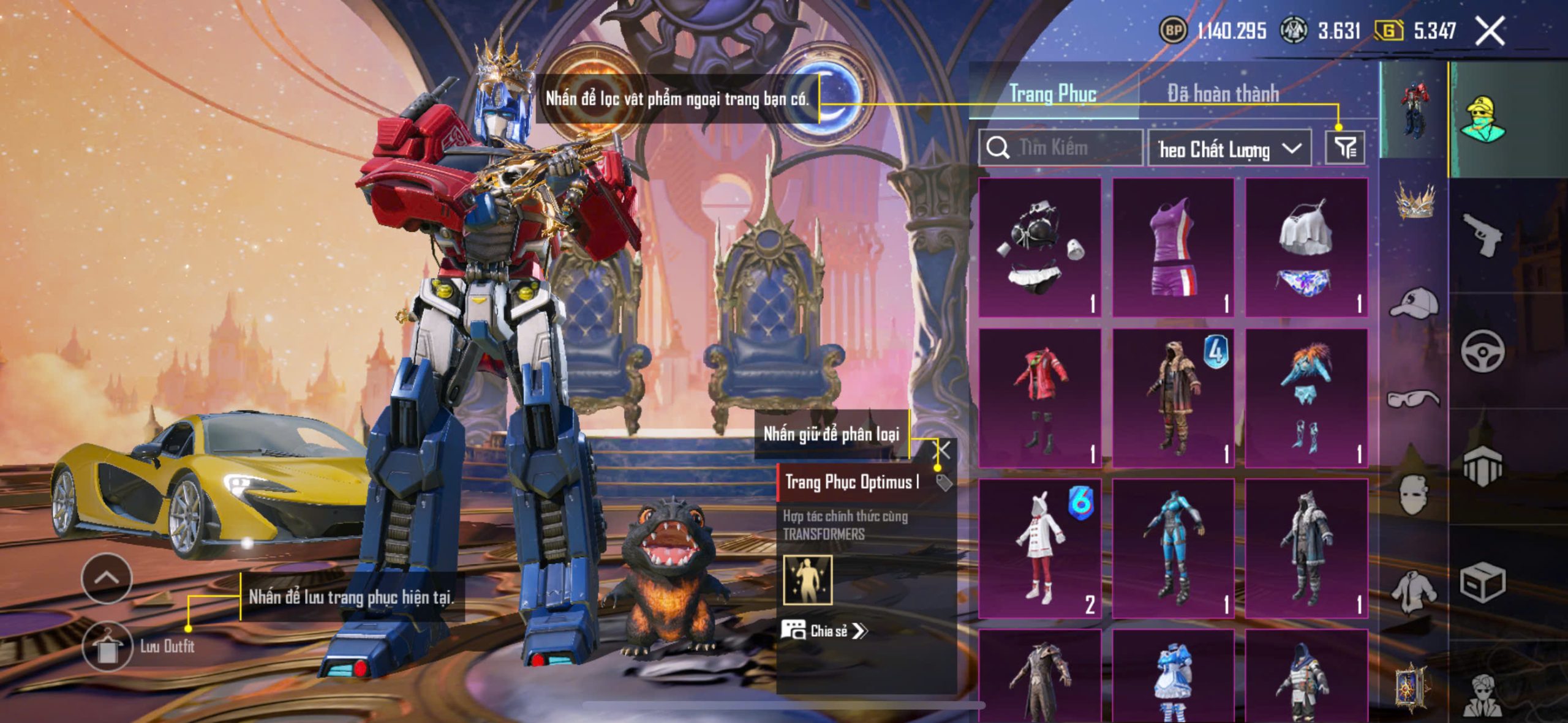The width and height of the screenshot is (1568, 723).
Task: Toggle the owned-items filter funnel button
Action: click(x=1345, y=148)
